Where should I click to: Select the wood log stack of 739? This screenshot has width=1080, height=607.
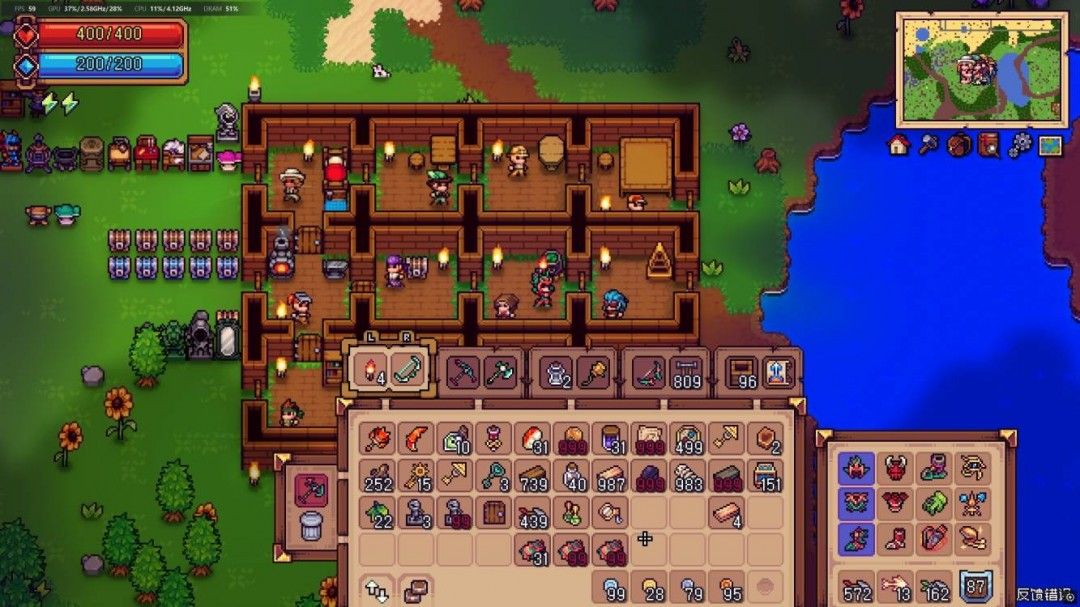pos(533,475)
